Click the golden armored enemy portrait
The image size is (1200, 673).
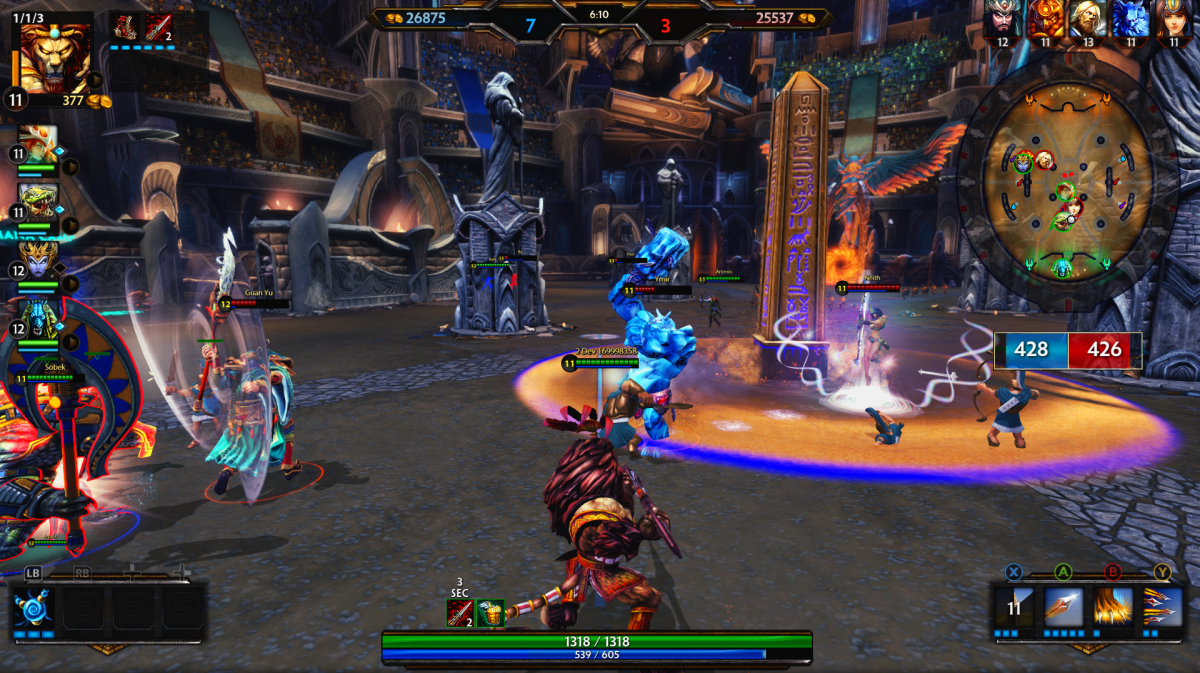click(1045, 19)
